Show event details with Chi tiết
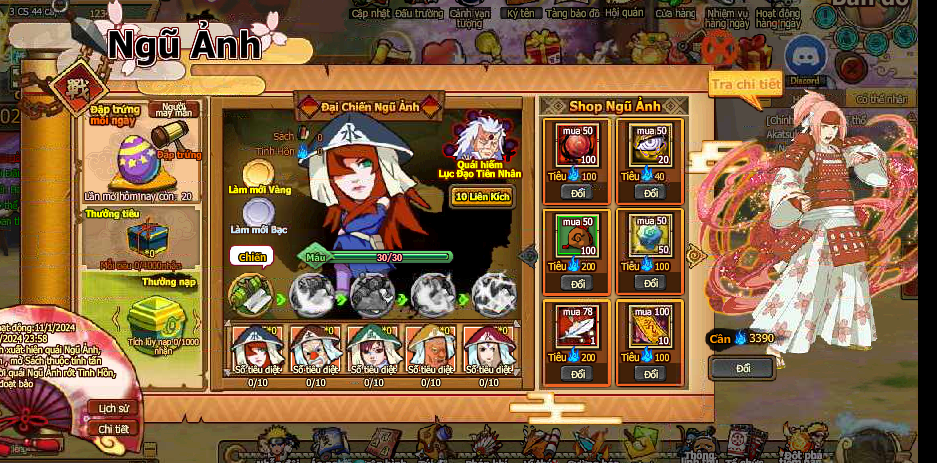 [114, 428]
